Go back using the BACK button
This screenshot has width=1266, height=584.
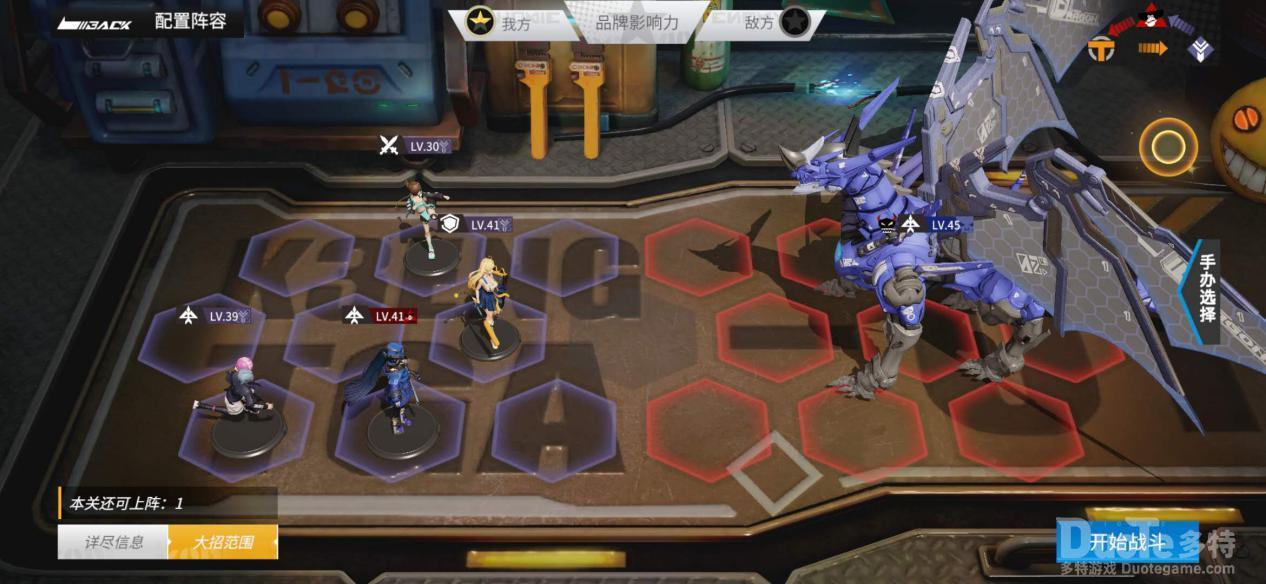[x=95, y=23]
